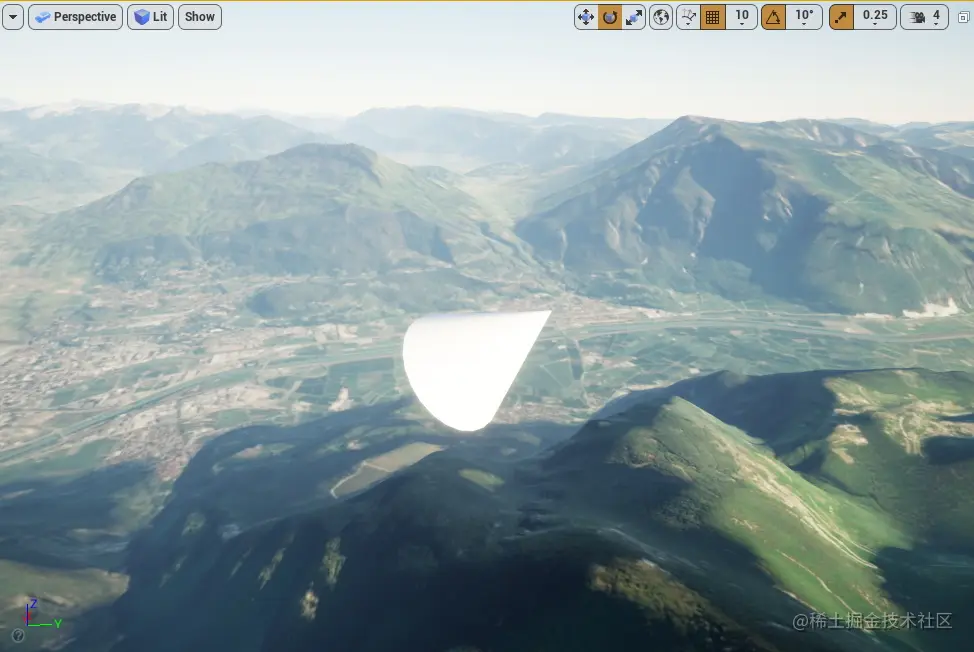The height and width of the screenshot is (652, 974).
Task: Toggle rotation snapping with the angle icon
Action: coord(773,17)
